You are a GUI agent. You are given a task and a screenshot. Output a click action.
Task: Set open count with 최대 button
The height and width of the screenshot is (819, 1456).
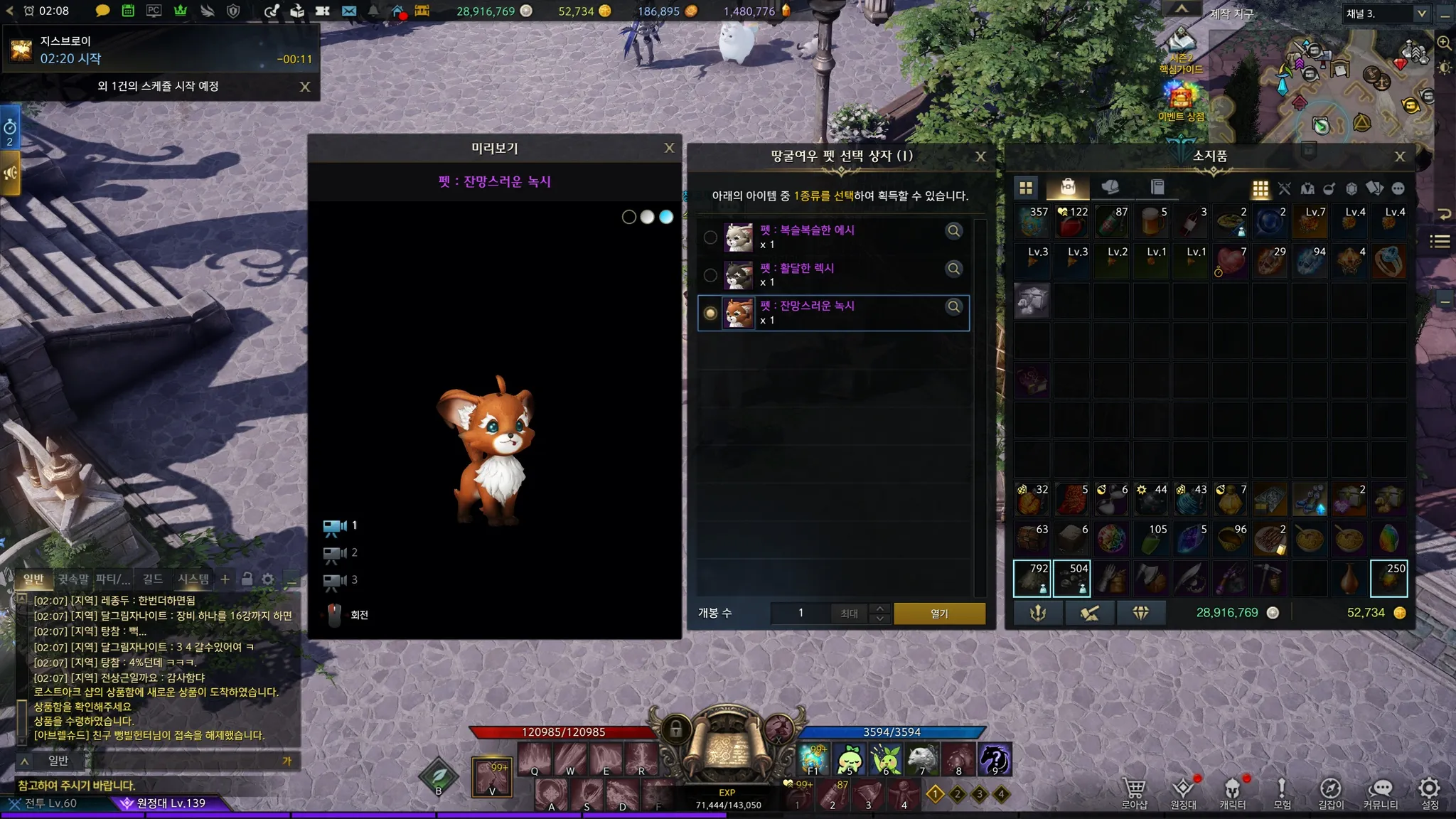click(x=849, y=613)
